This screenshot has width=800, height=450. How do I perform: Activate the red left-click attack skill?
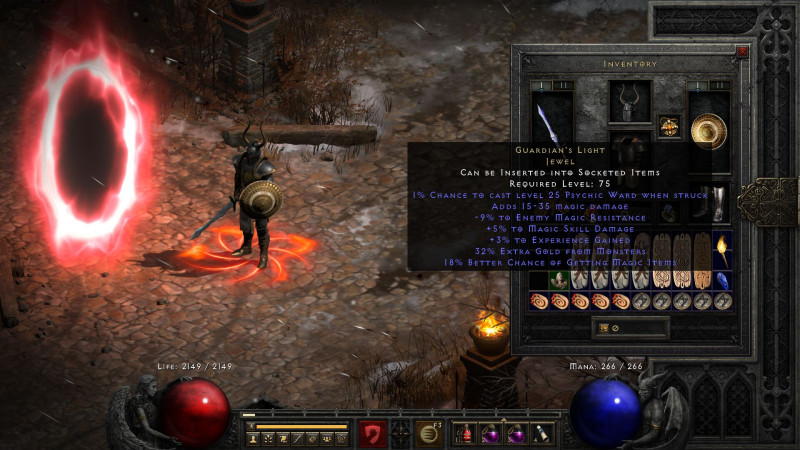click(x=373, y=433)
